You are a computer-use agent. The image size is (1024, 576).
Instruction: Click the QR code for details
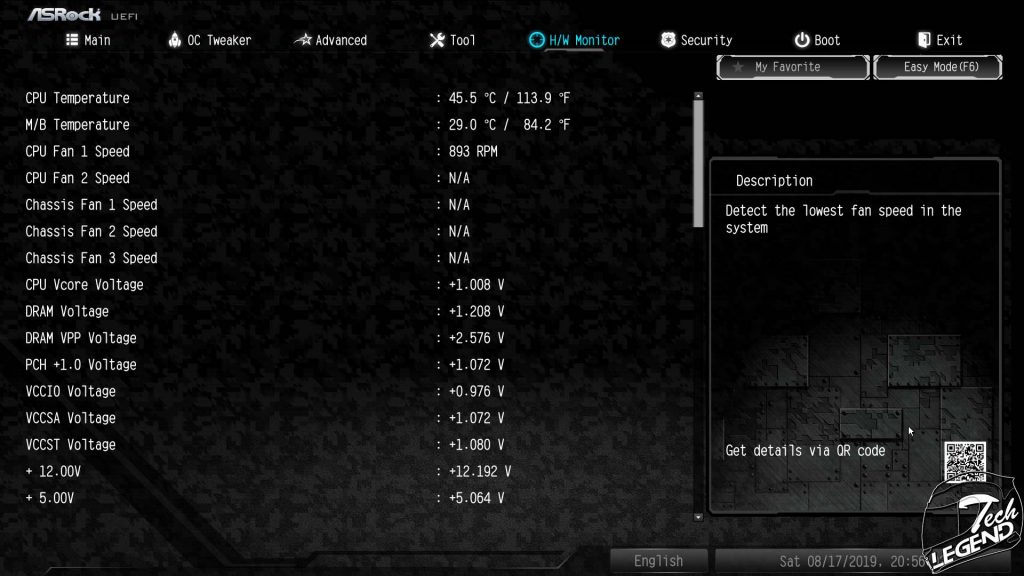click(x=965, y=461)
